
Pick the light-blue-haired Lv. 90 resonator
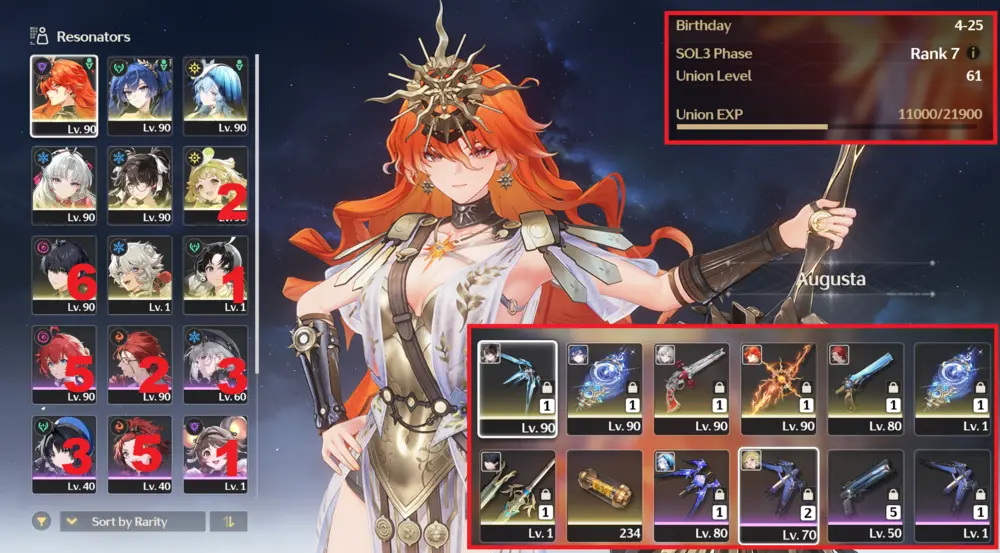click(216, 94)
